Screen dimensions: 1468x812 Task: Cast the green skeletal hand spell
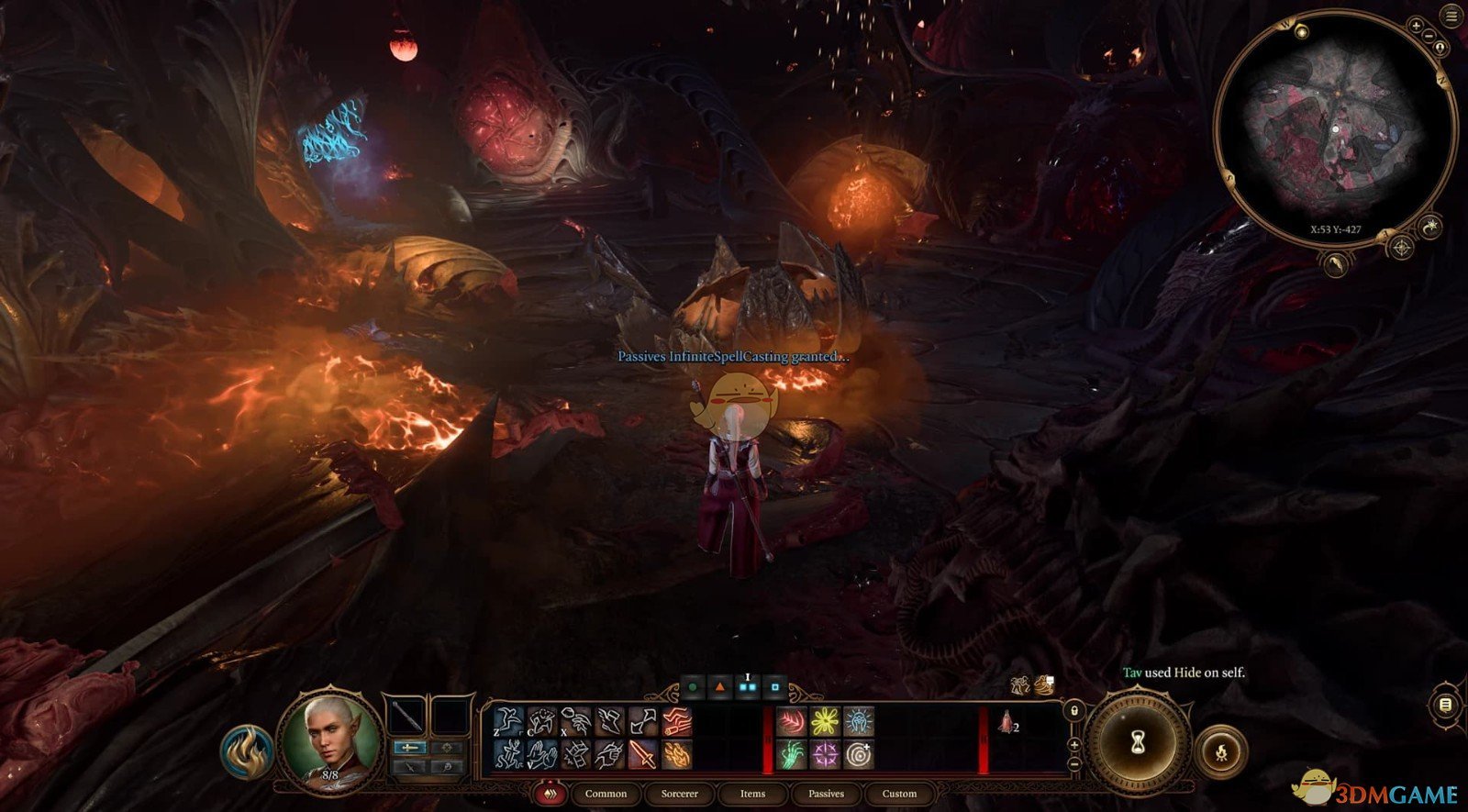pyautogui.click(x=791, y=755)
